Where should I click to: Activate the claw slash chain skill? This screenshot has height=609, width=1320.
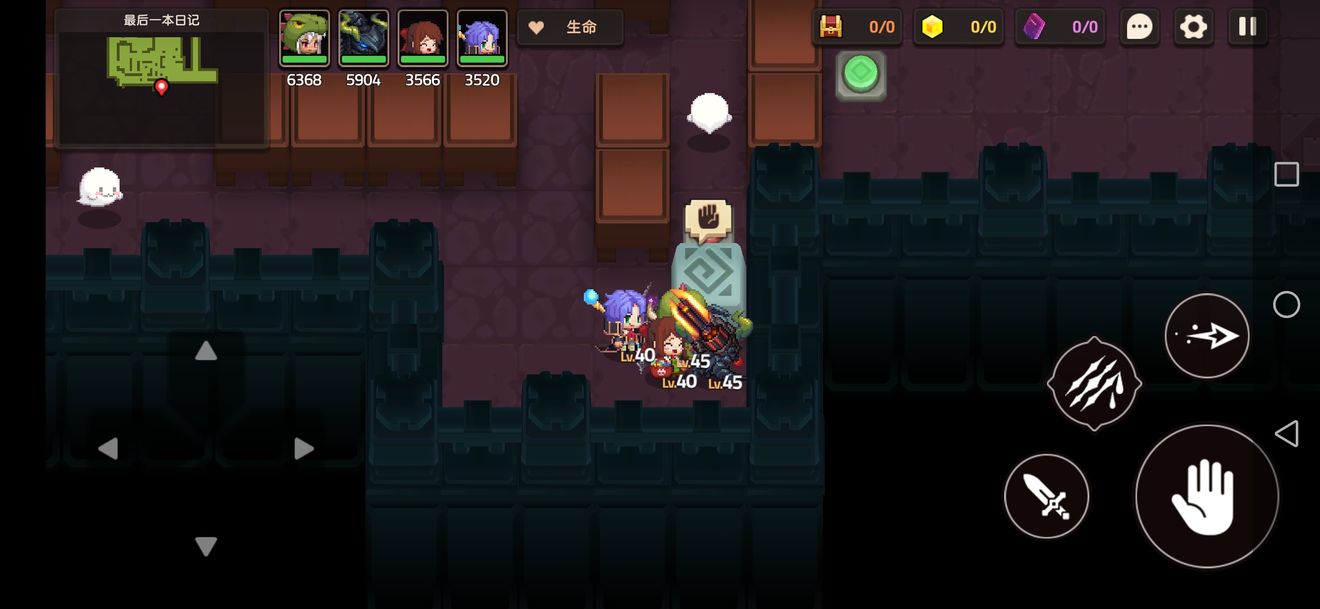tap(1094, 384)
